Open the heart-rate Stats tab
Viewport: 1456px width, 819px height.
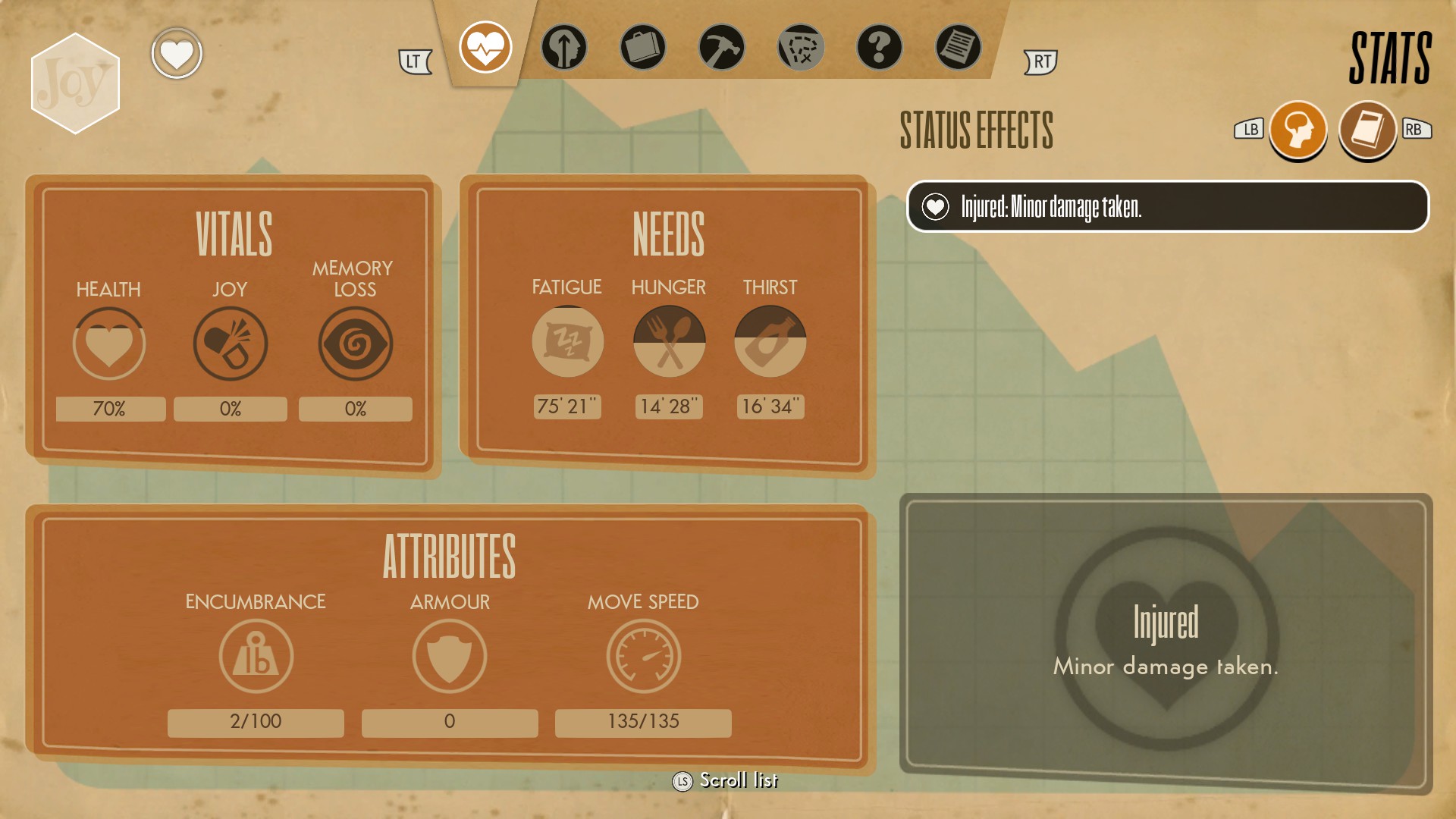[485, 47]
